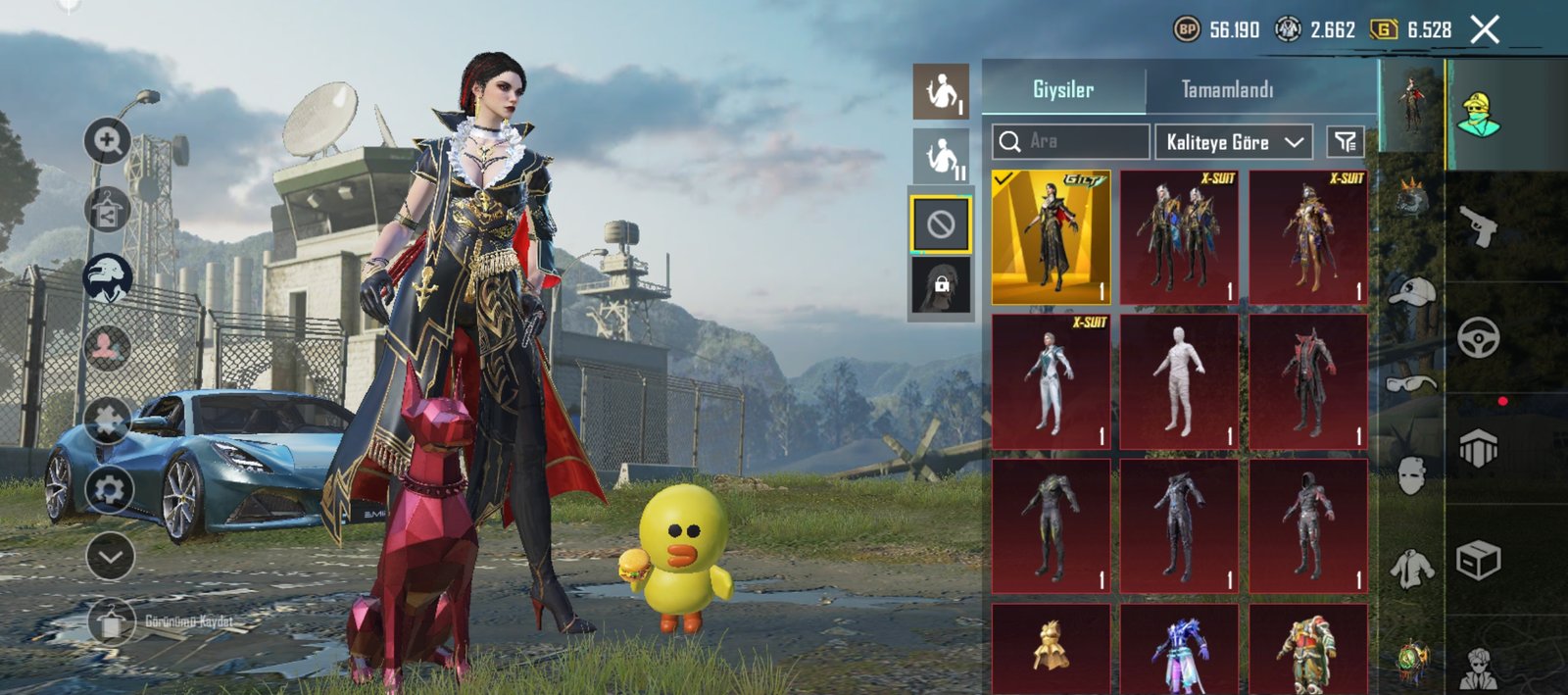Open the steering wheel vehicle category
Viewport: 1568px width, 695px height.
click(x=1479, y=339)
